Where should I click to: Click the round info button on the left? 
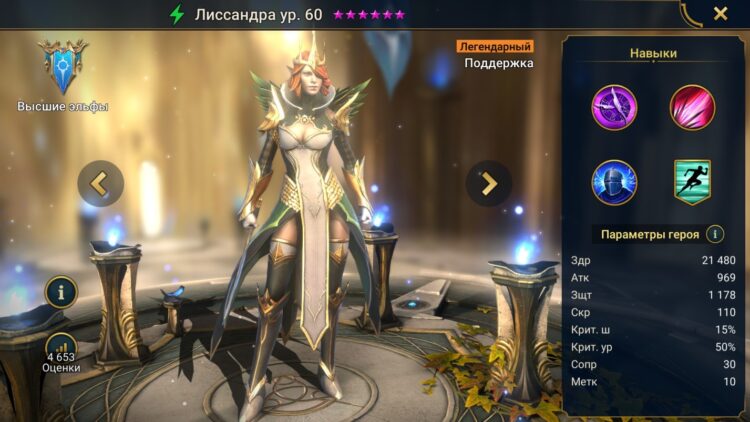61,292
